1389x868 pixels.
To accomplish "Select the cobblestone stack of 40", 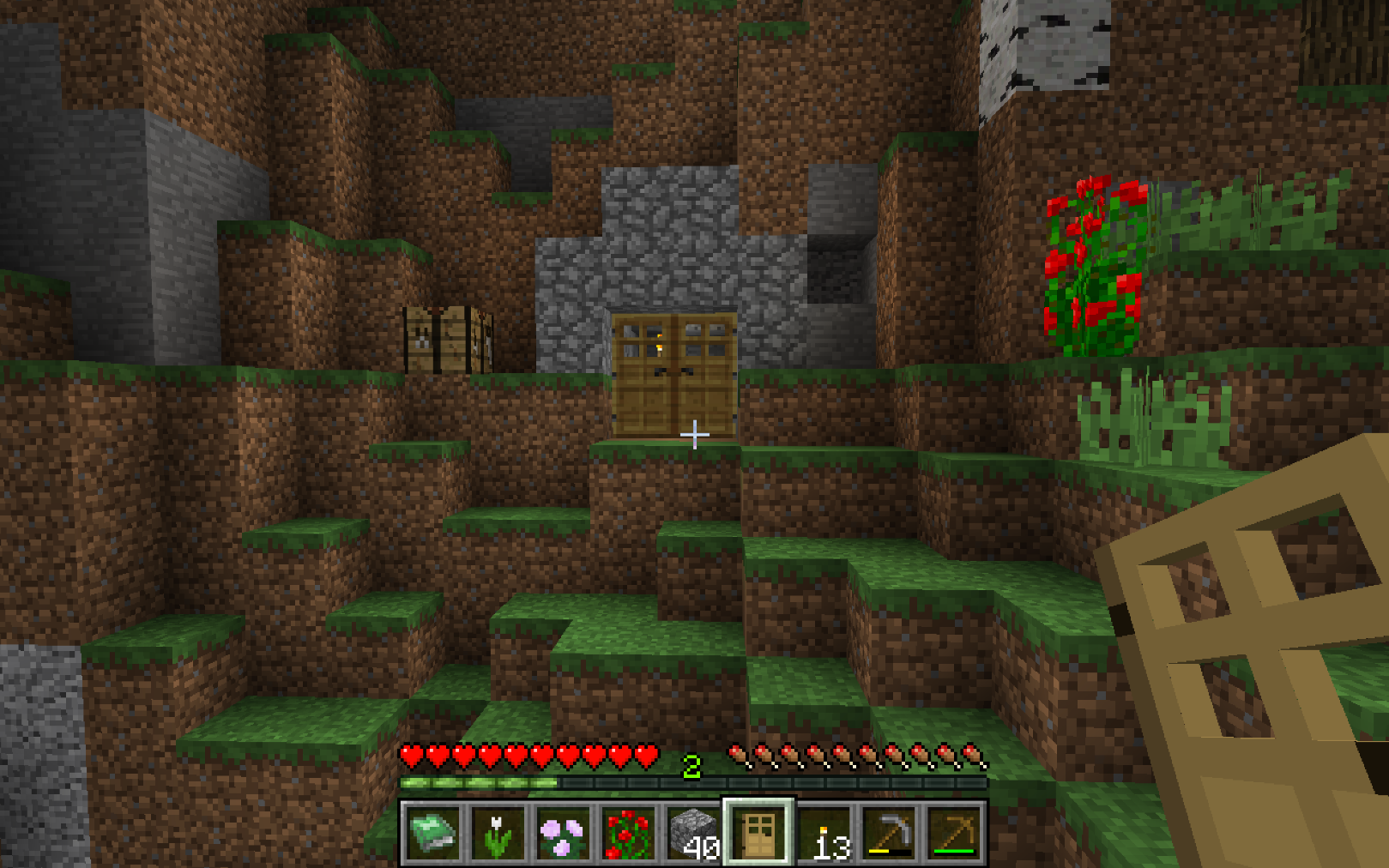I will [x=693, y=834].
